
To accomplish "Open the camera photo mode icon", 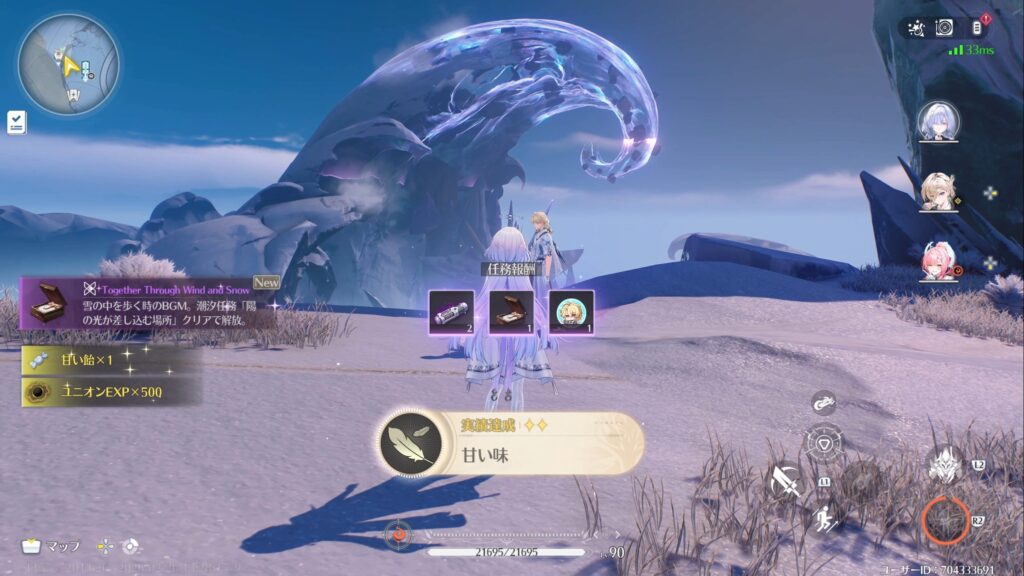I will tap(944, 28).
